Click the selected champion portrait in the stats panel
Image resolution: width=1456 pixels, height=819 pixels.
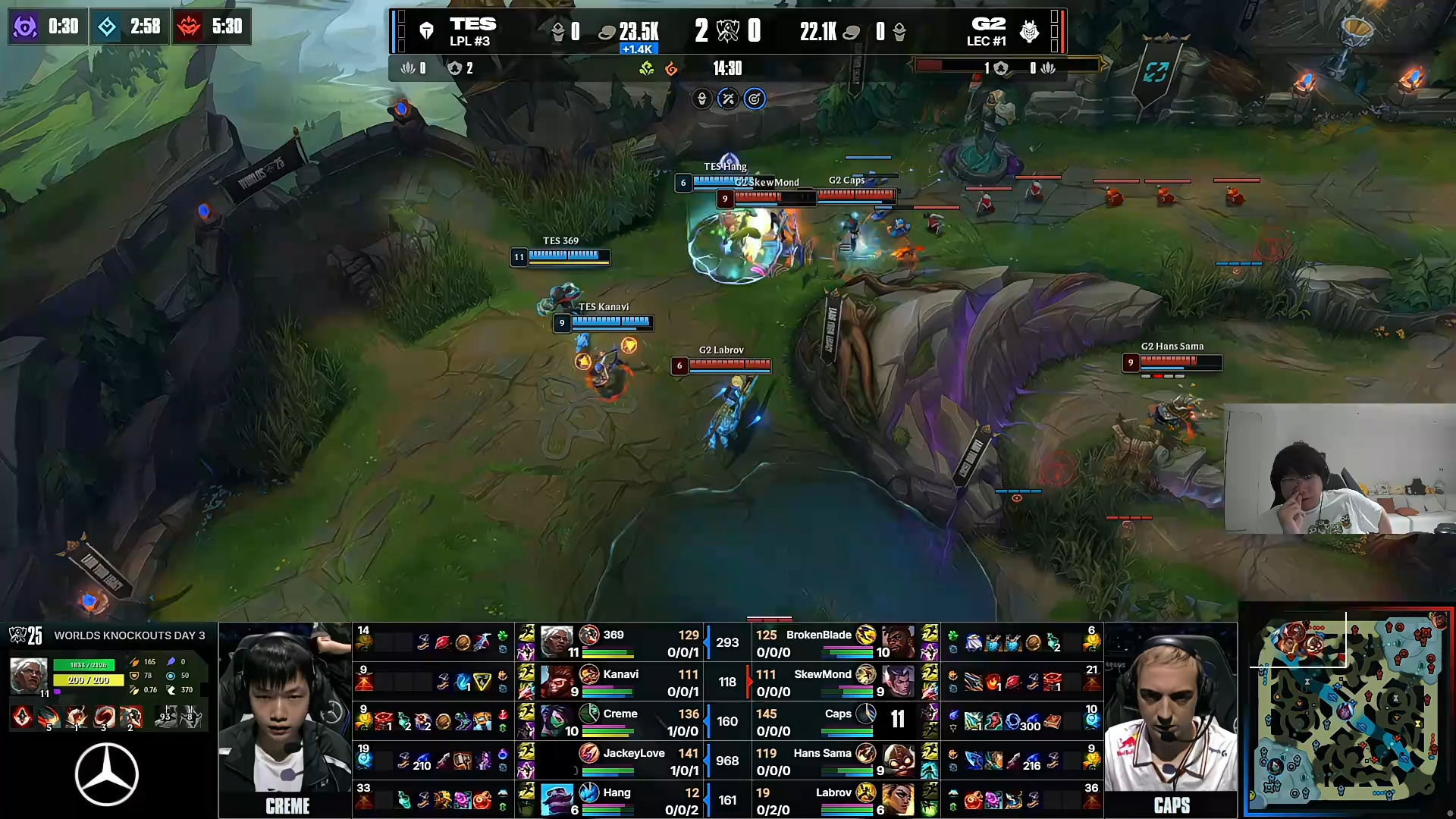click(28, 675)
